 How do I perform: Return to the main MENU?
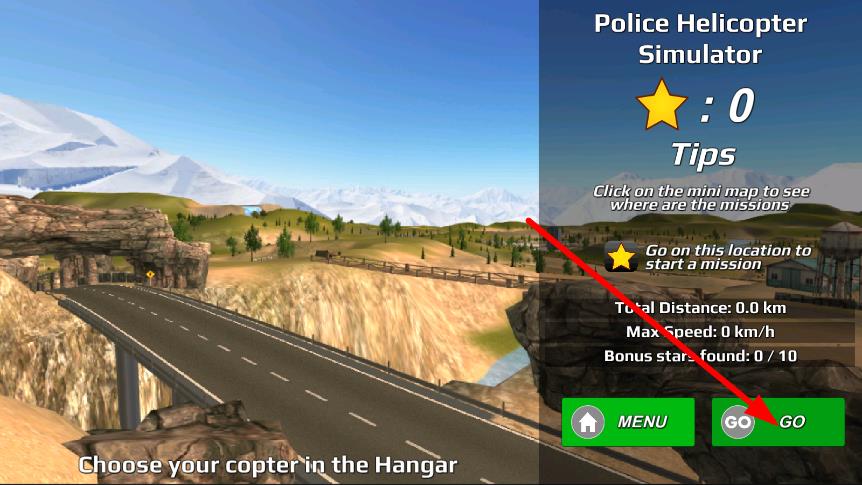[x=627, y=422]
